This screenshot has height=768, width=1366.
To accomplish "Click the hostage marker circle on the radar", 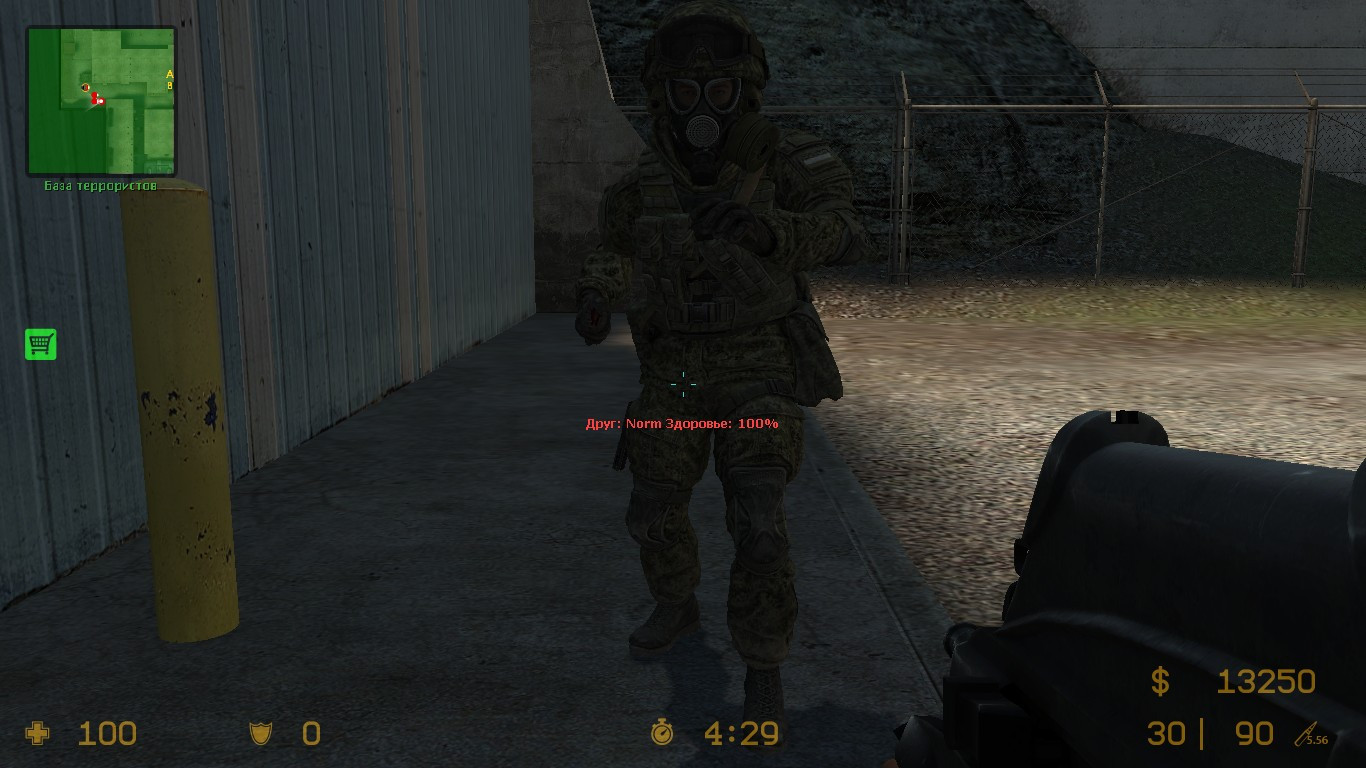I will (84, 87).
